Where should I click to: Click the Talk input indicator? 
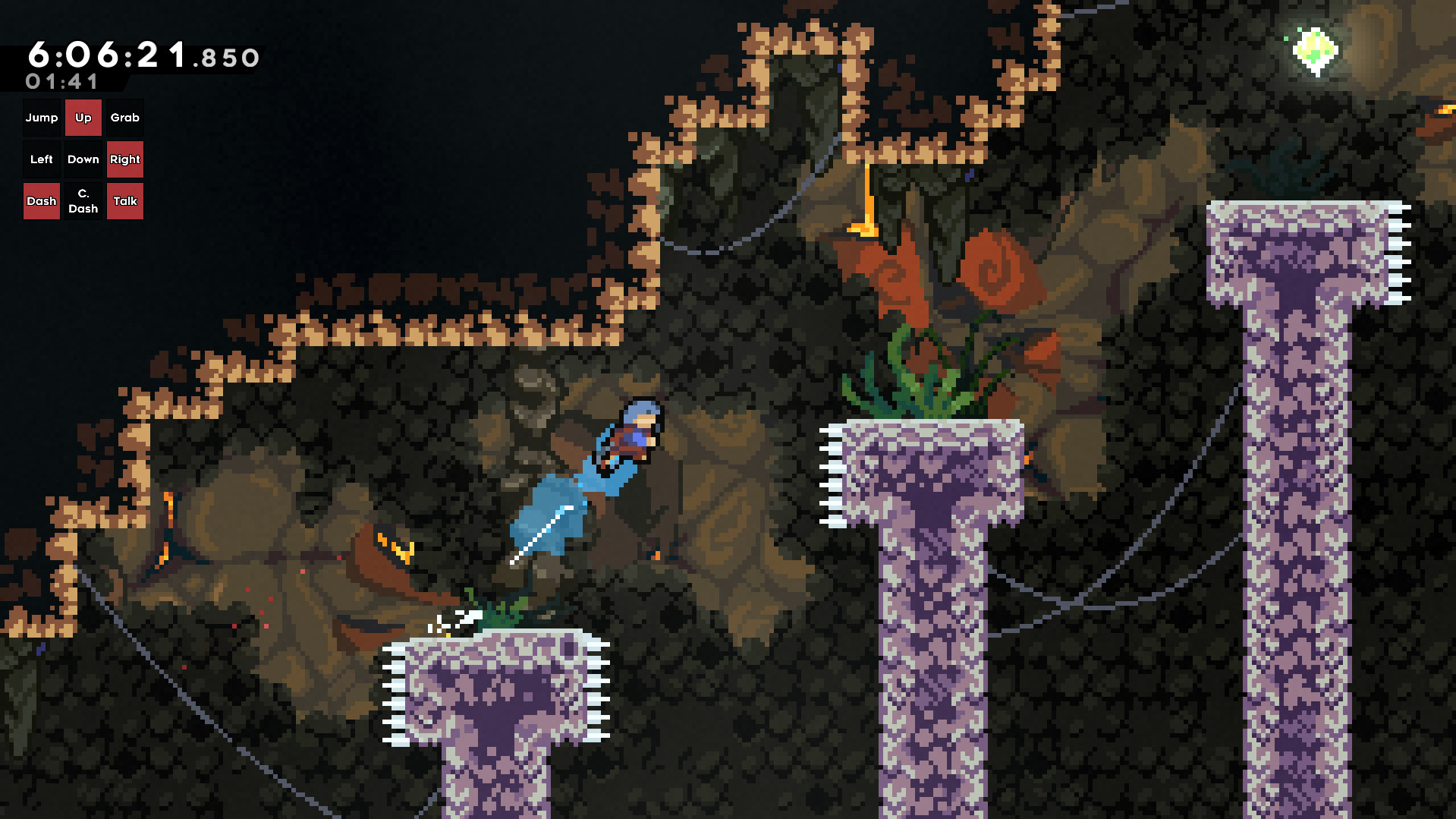click(x=124, y=200)
